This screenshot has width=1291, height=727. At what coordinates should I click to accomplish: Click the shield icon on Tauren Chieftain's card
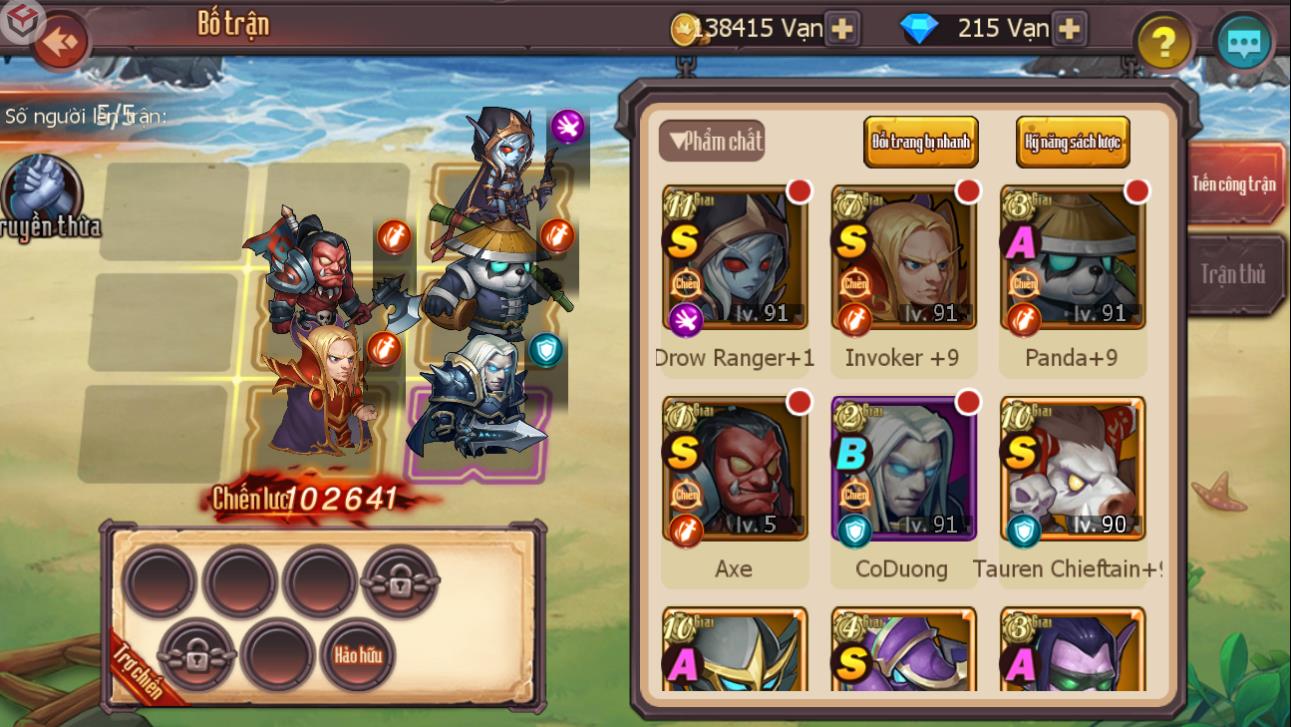(x=1023, y=533)
